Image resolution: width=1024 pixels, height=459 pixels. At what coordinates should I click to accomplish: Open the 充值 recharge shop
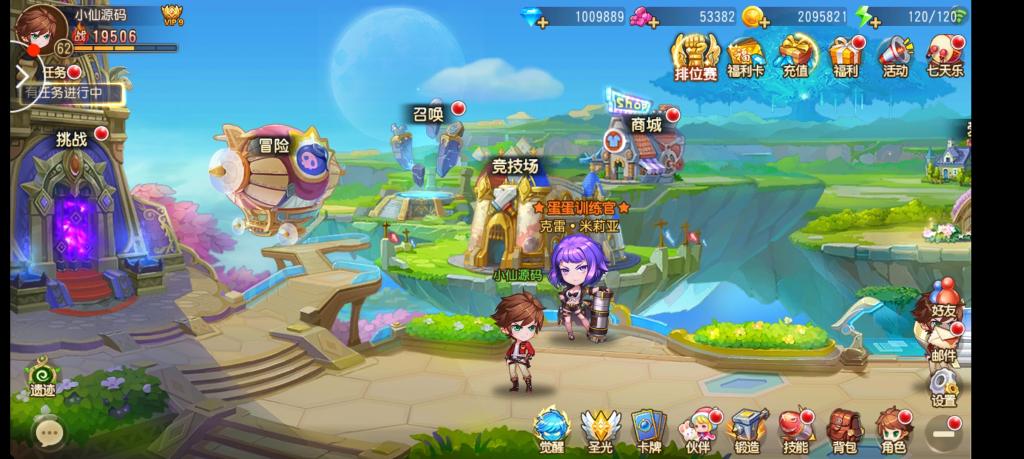point(795,55)
